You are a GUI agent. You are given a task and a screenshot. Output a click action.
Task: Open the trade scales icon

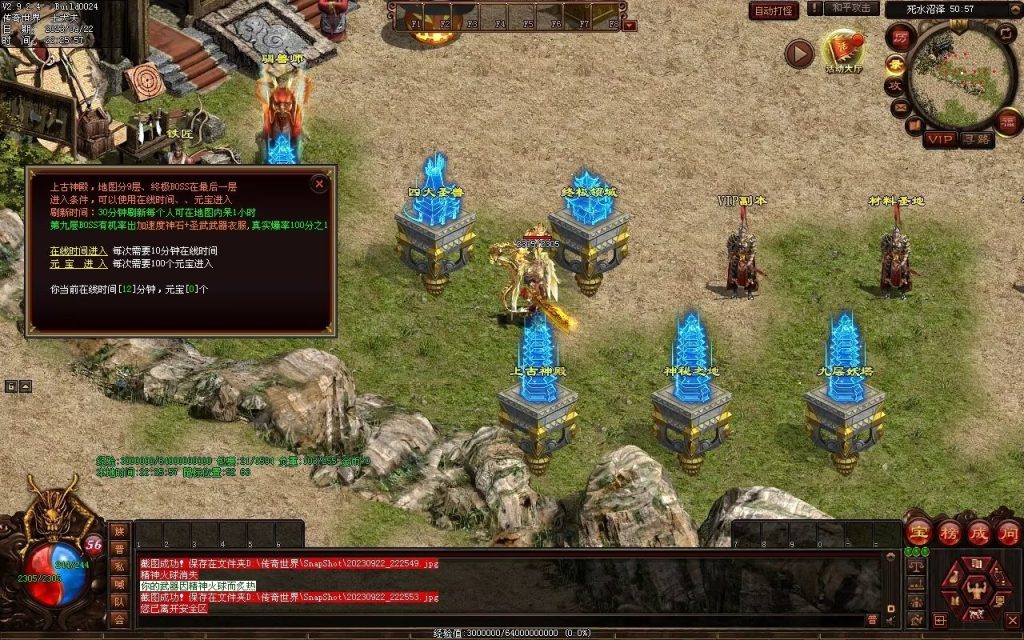(x=914, y=567)
